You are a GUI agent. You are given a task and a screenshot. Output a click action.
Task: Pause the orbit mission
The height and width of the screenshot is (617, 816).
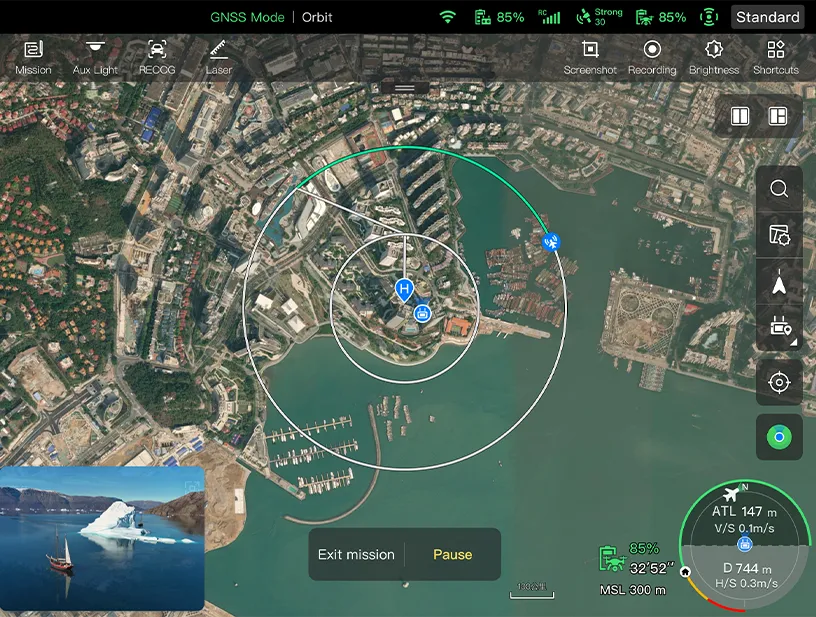[x=452, y=554]
